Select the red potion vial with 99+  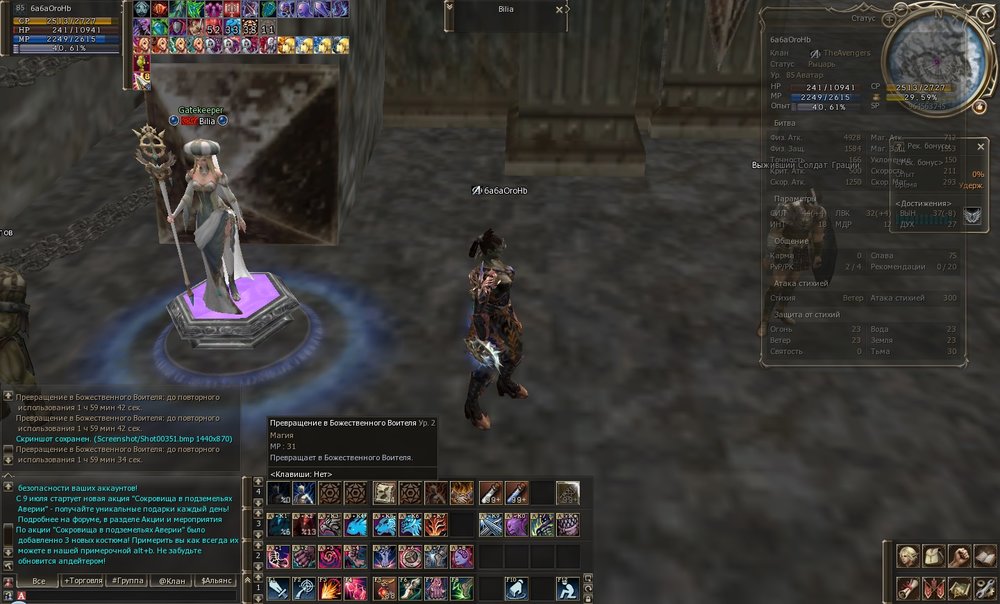(x=490, y=493)
